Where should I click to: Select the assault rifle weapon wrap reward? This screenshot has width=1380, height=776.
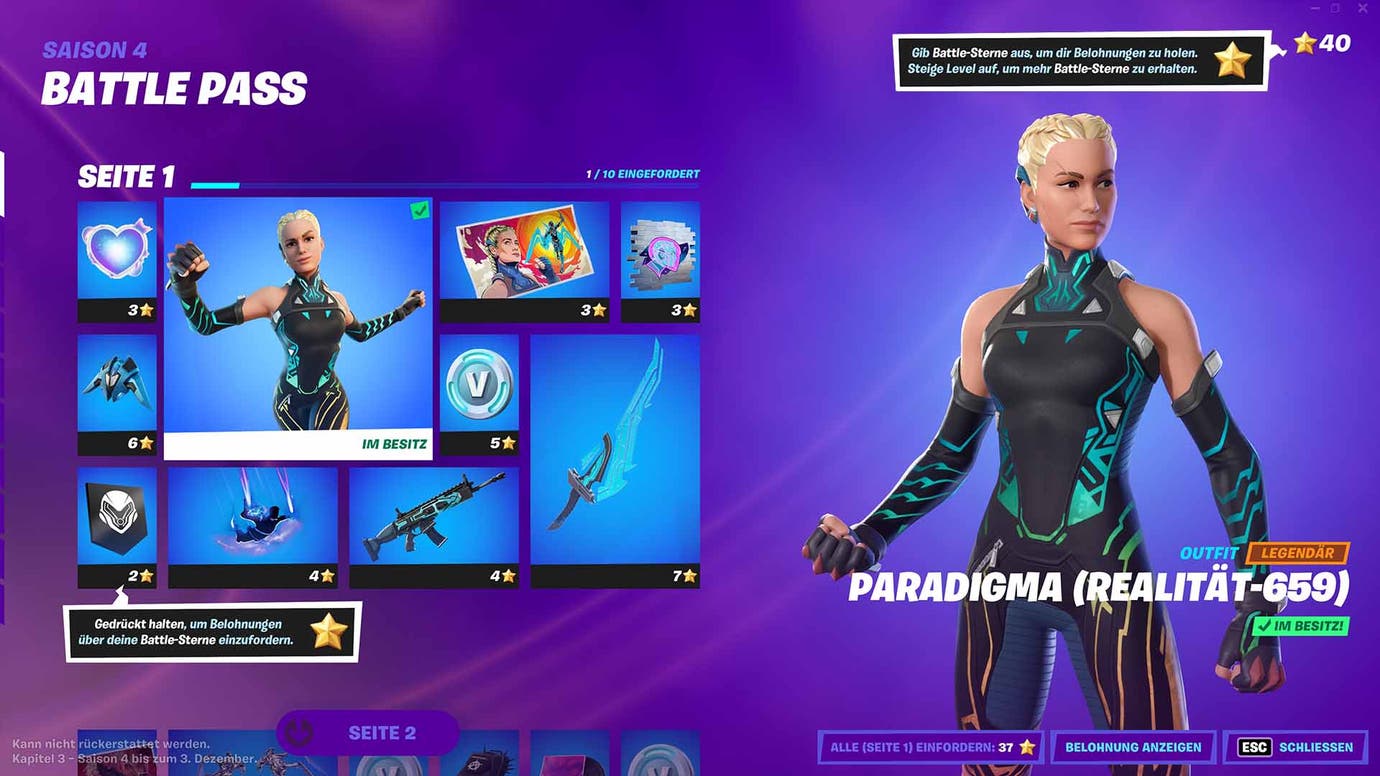(434, 520)
